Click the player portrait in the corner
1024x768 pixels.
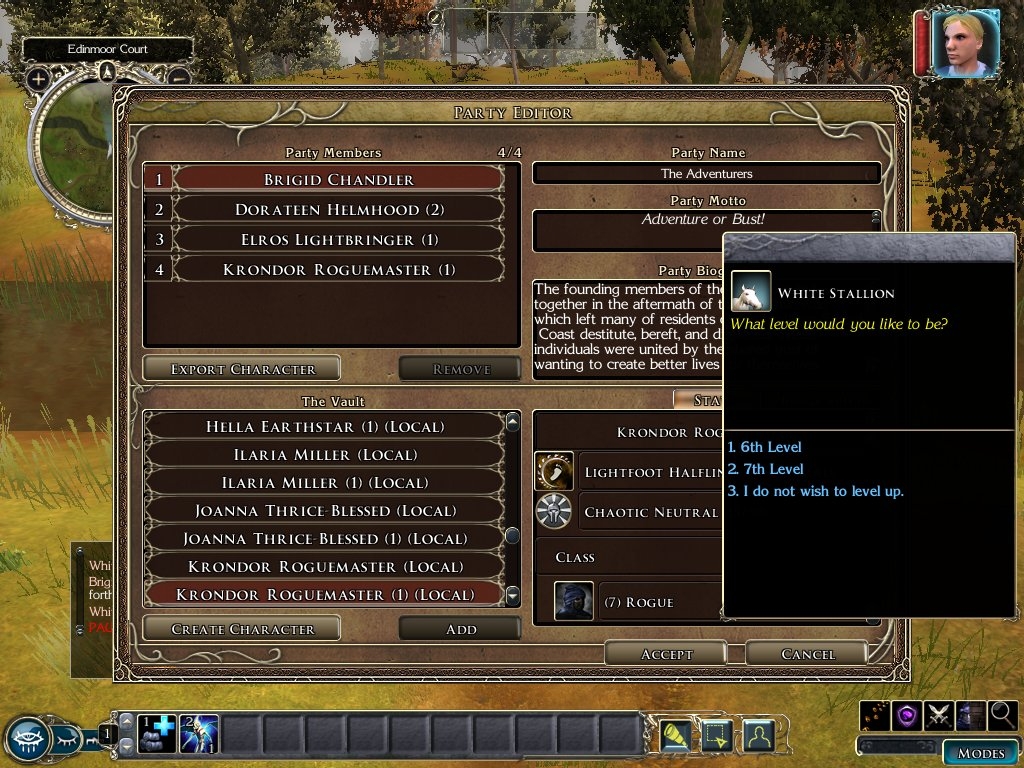(964, 43)
